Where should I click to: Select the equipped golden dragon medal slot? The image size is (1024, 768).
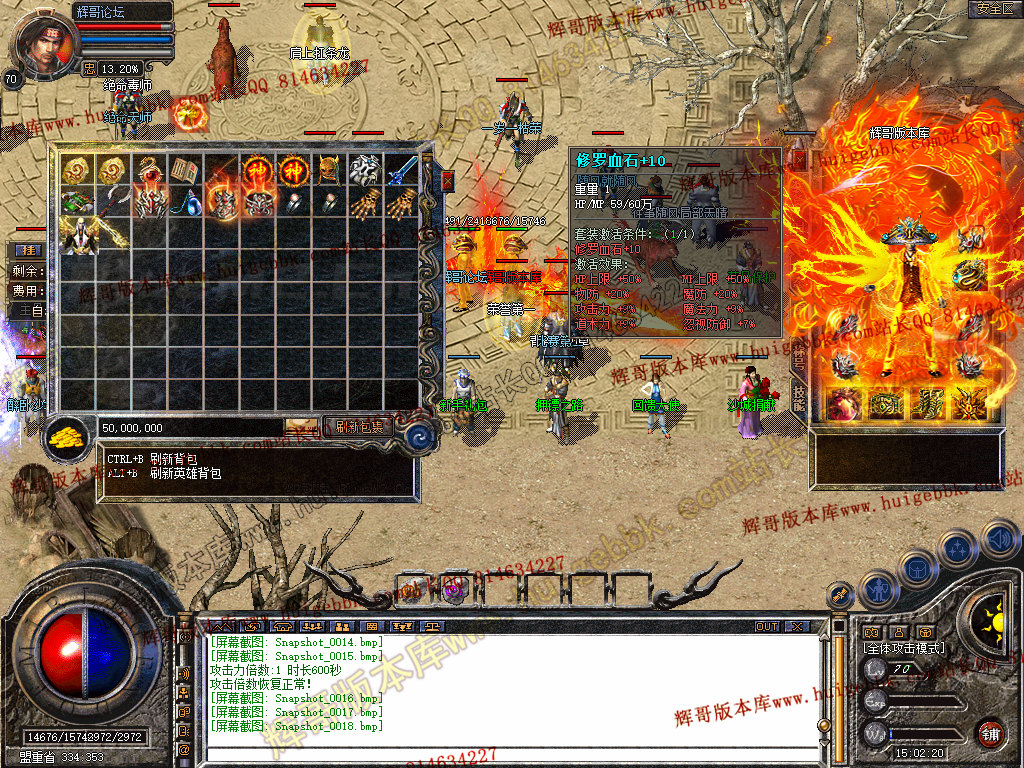point(969,272)
